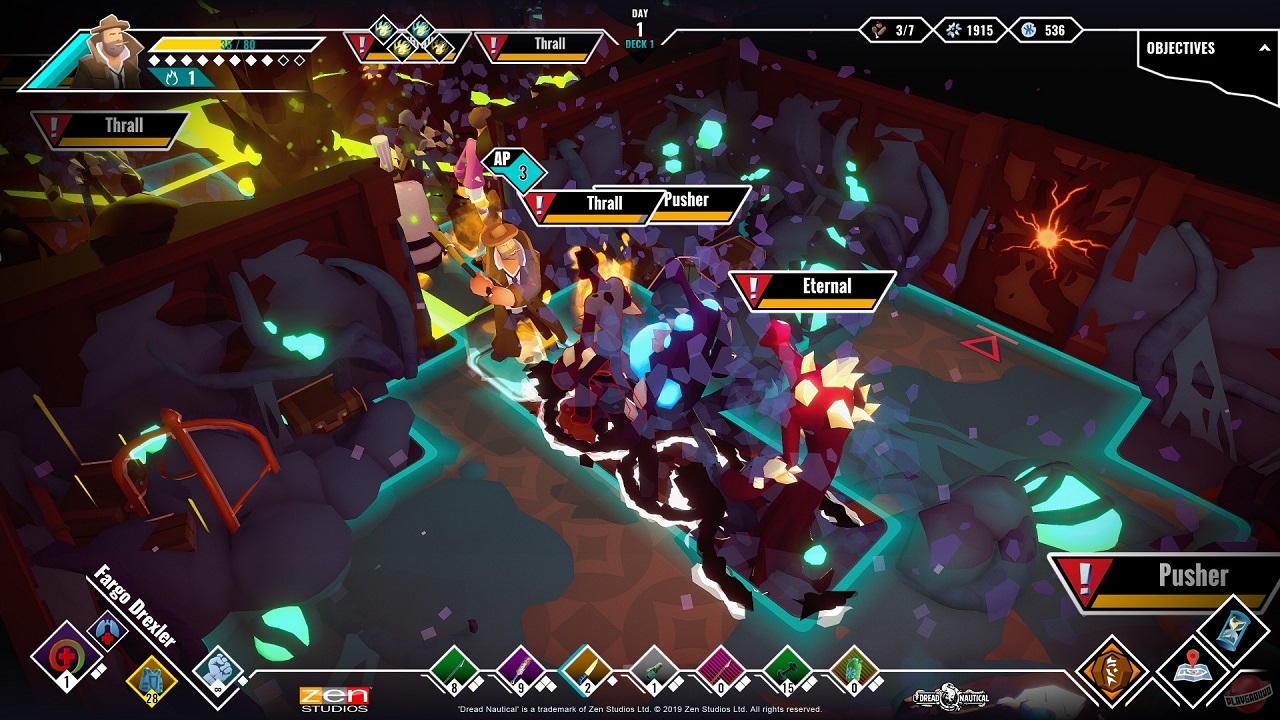Choose the bare fist attack
This screenshot has height=720, width=1280.
[x=217, y=670]
